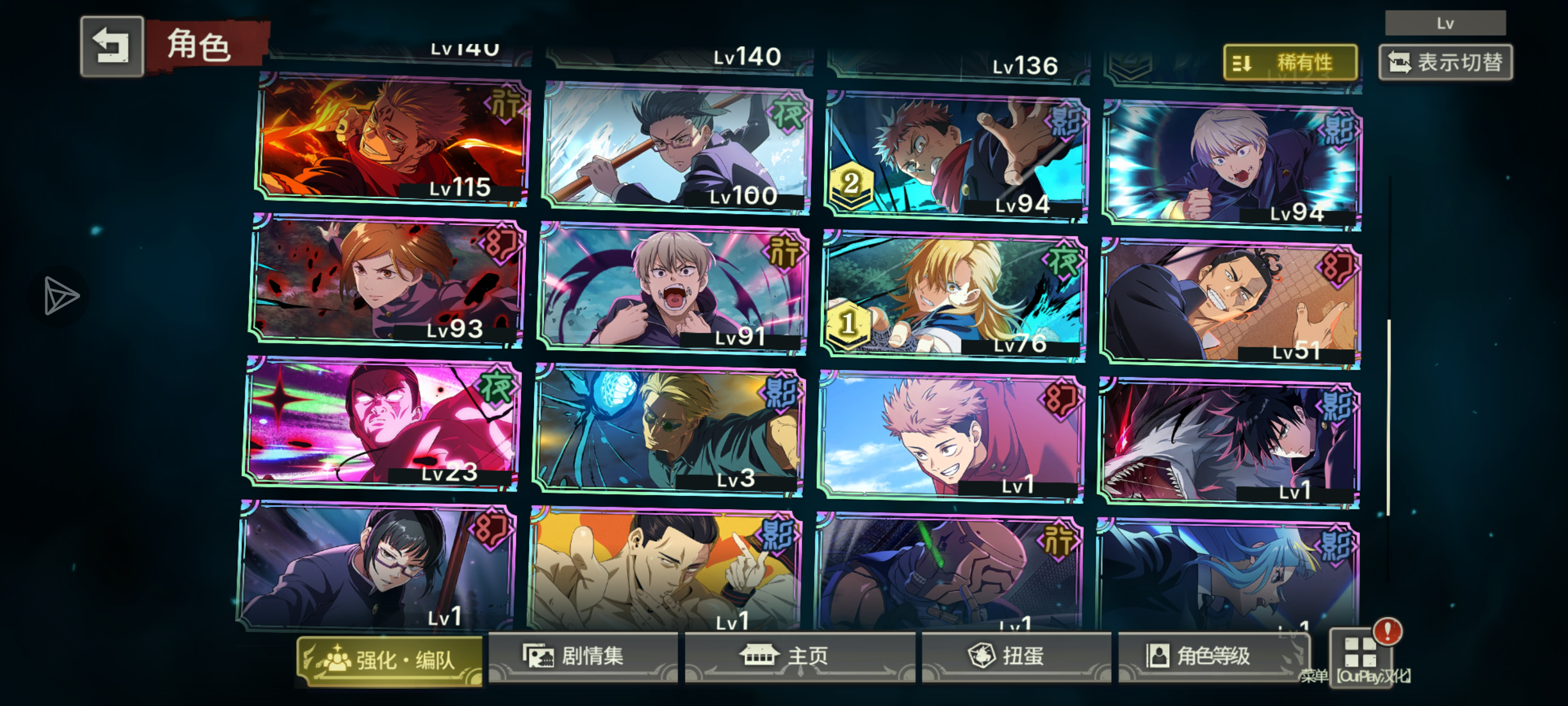Select the Lv93 orange-haired girl card
The width and height of the screenshot is (1568, 706).
point(386,281)
